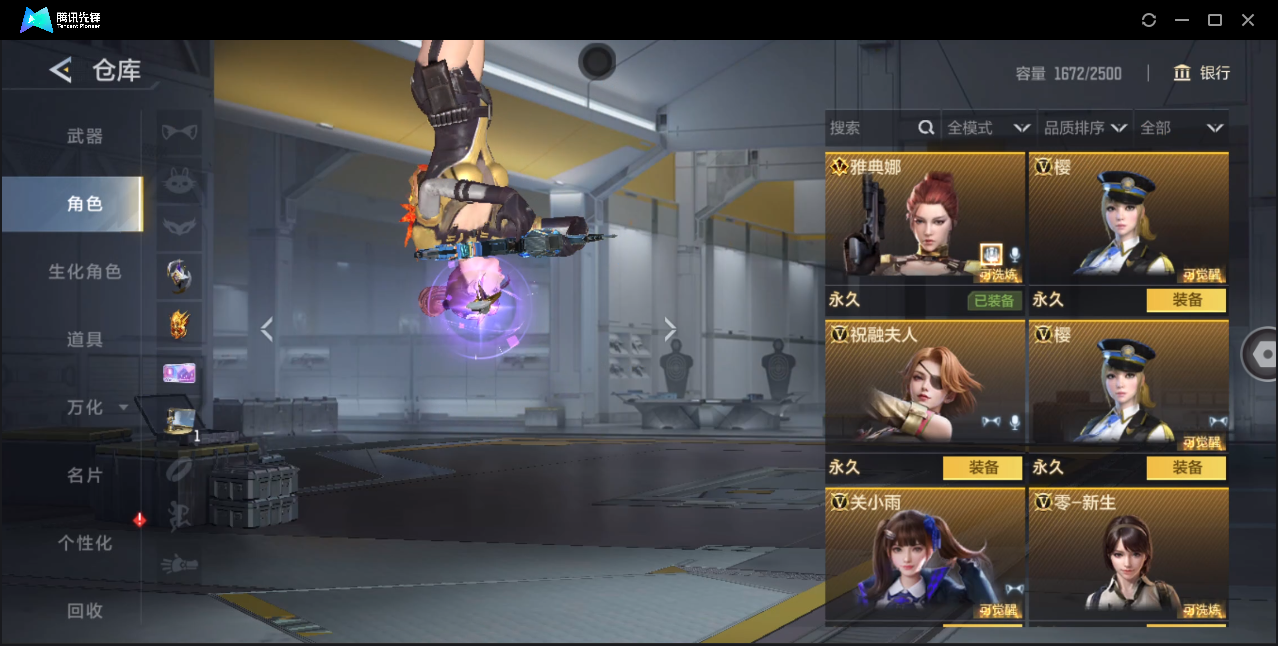The image size is (1278, 646).
Task: Open the 道具 items tab
Action: coord(84,340)
